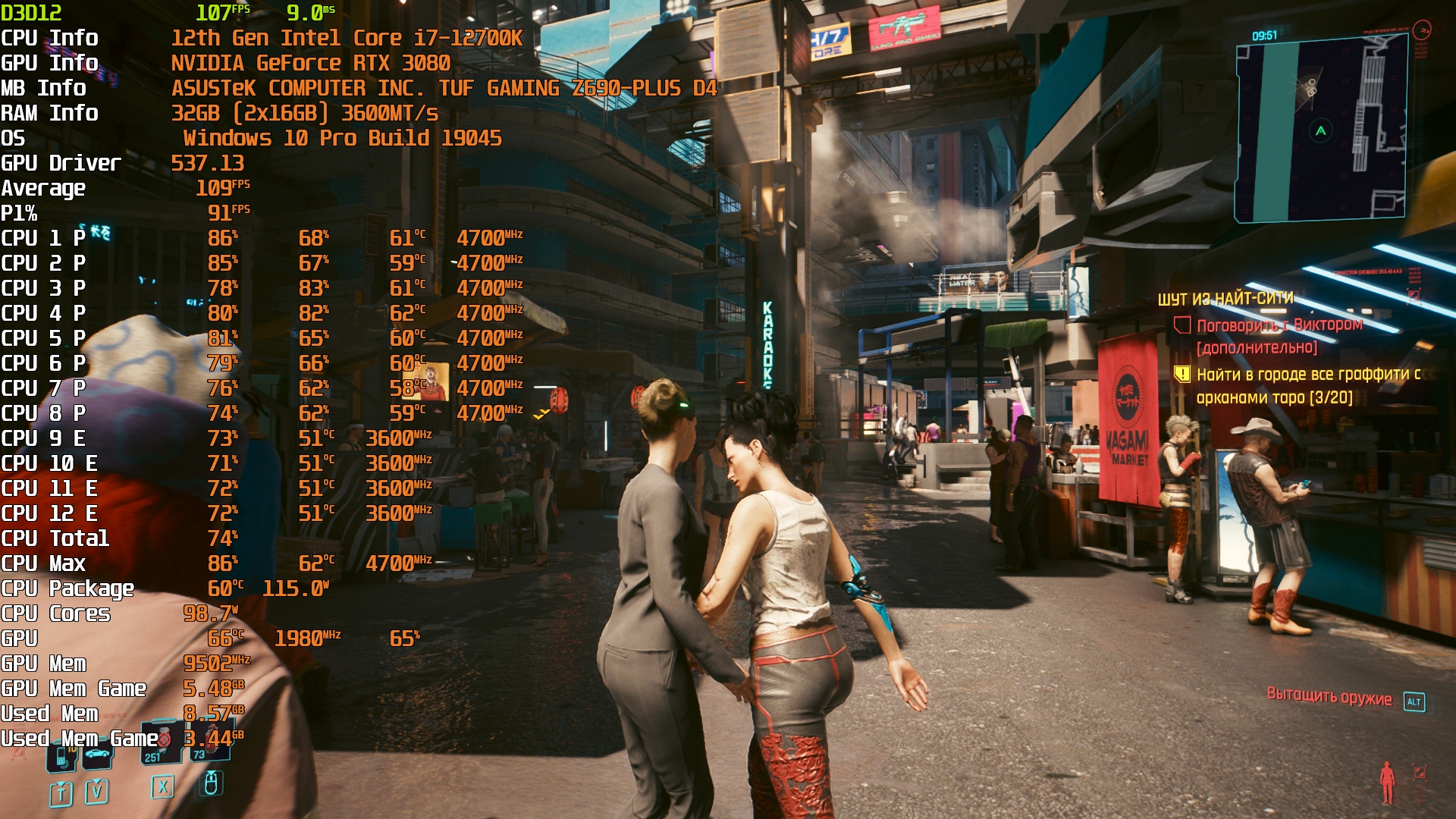Open the minimap in the corner
Viewport: 1456px width, 819px height.
pos(1321,130)
